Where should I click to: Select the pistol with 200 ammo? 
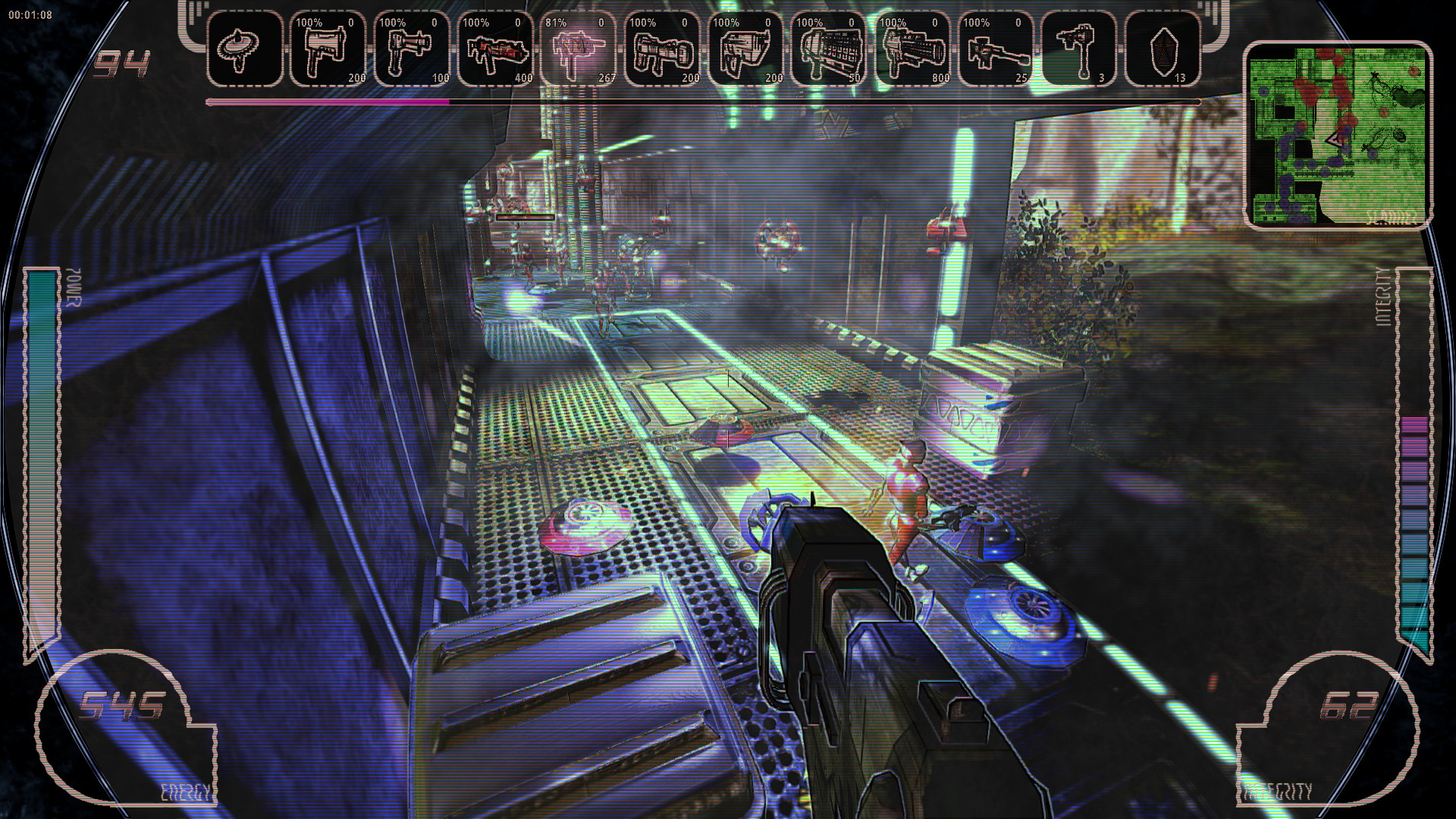point(328,49)
